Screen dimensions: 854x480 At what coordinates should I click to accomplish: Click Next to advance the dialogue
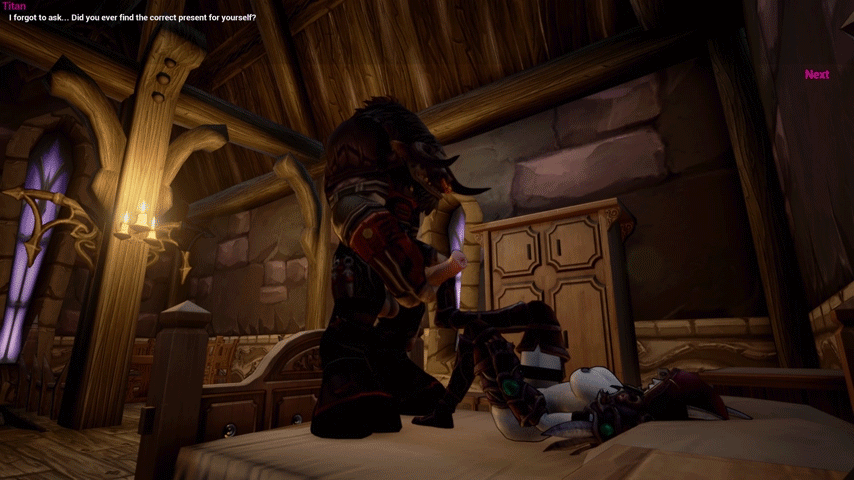[816, 74]
